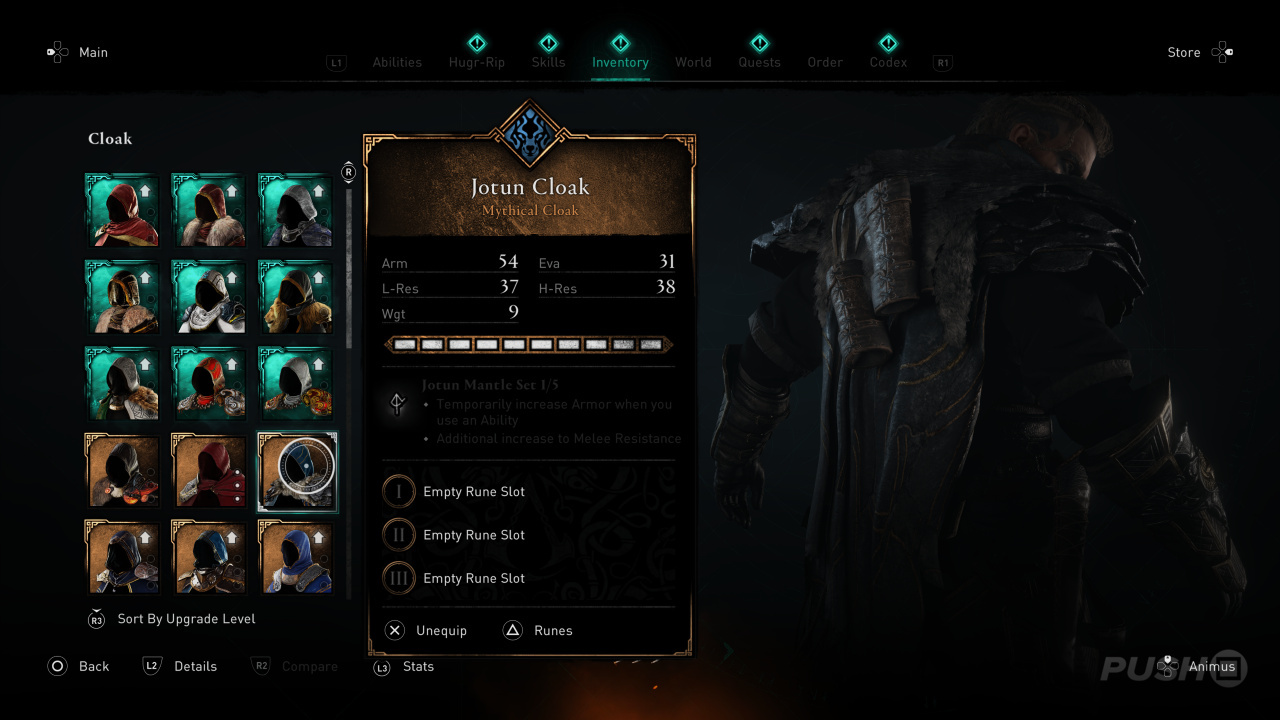Open the World tab
Screen dimensions: 1280x720
[x=693, y=62]
